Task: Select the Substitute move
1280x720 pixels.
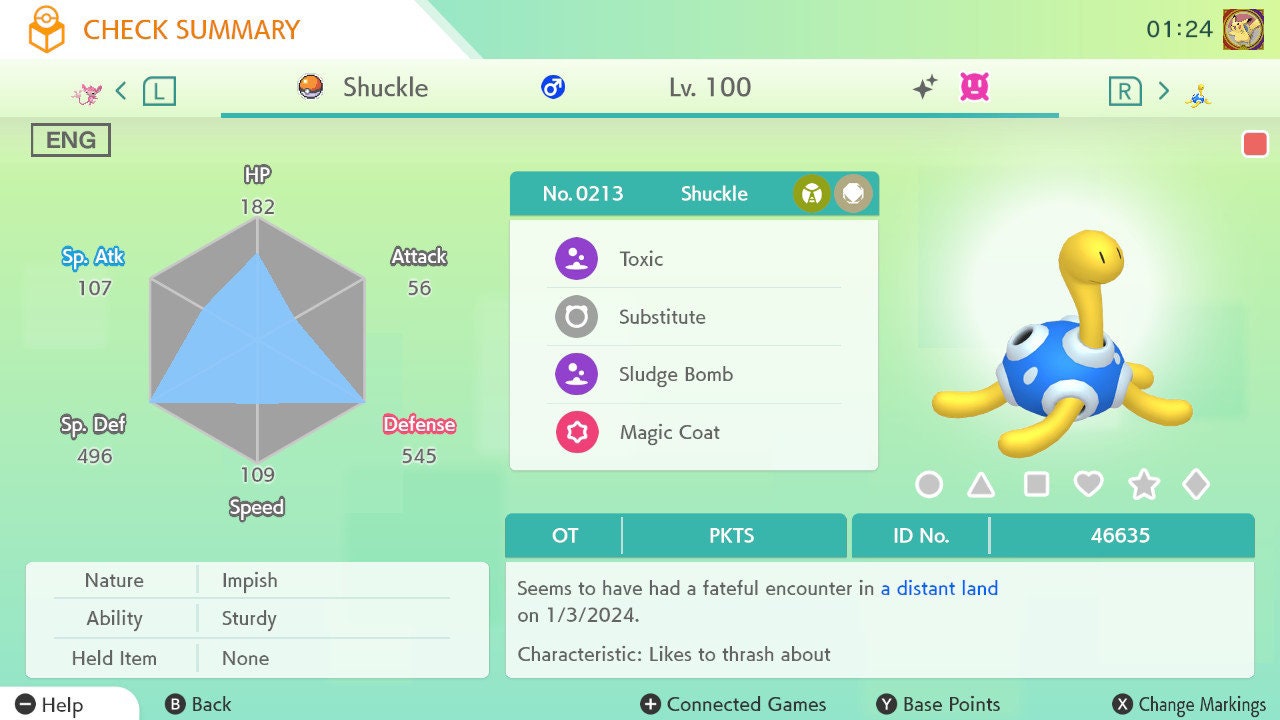Action: (x=661, y=317)
